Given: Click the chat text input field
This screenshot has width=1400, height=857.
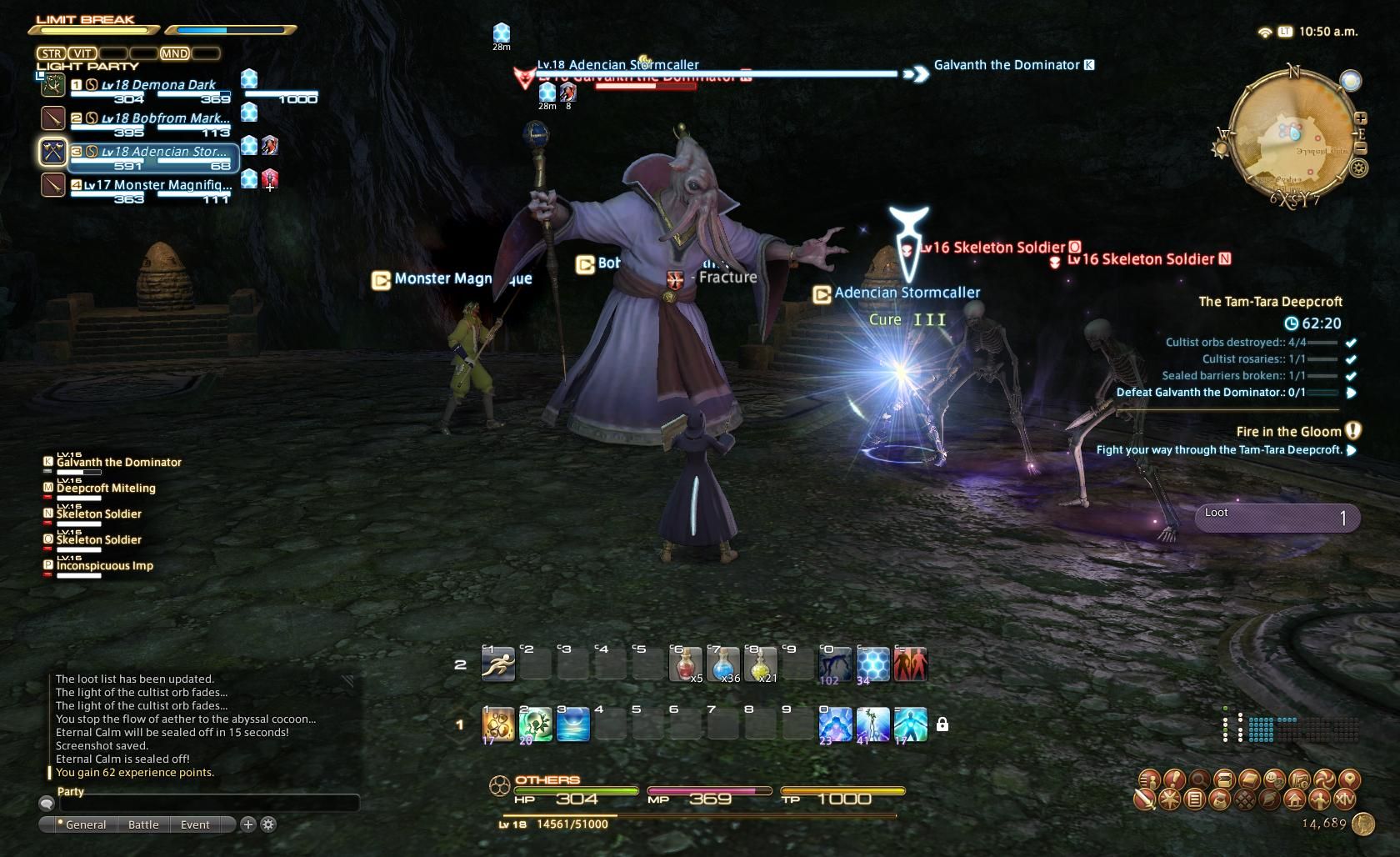Looking at the screenshot, I should (208, 803).
